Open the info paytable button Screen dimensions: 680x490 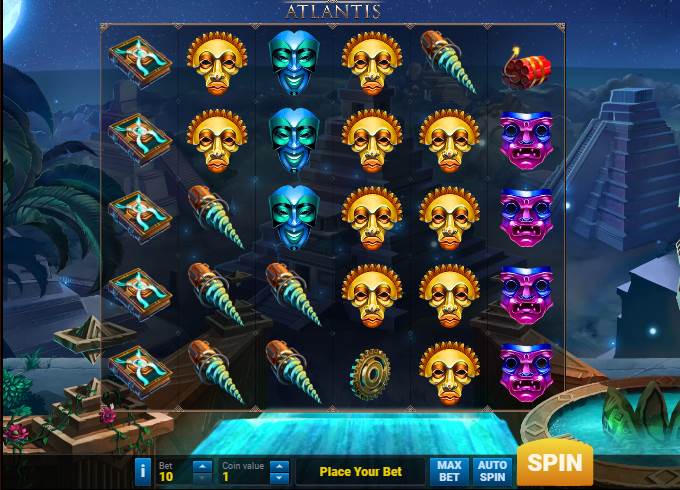(142, 470)
